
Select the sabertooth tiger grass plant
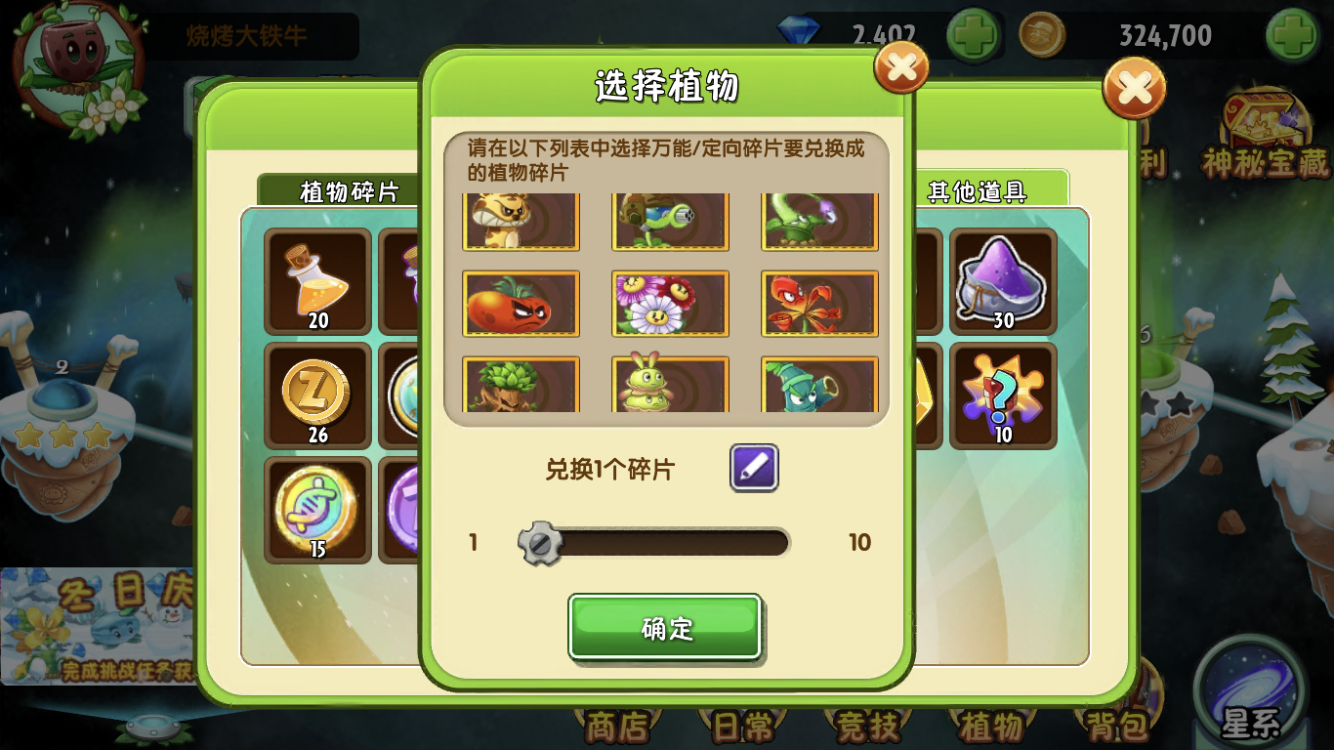point(520,222)
